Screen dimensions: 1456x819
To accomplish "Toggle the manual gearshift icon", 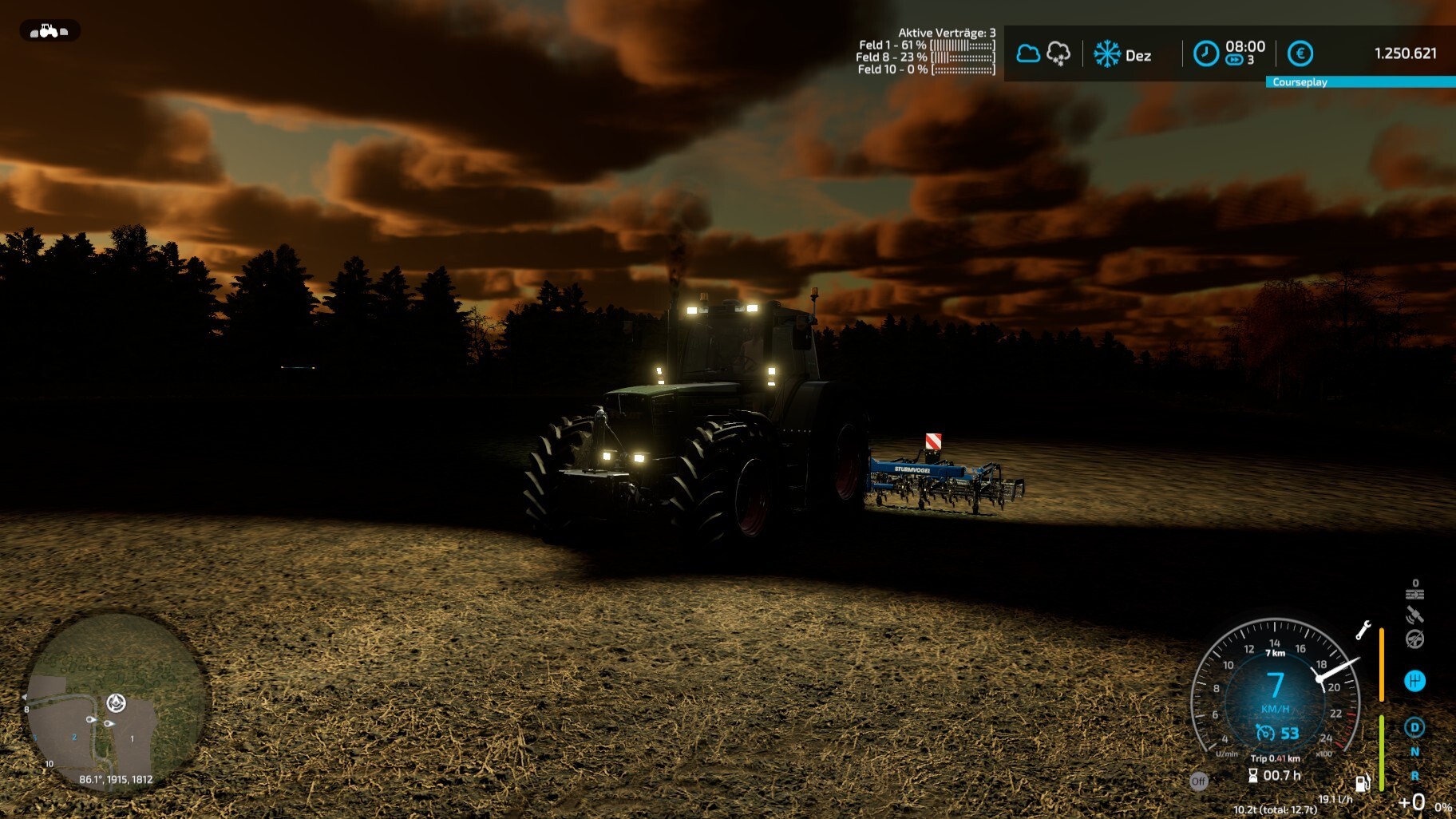I will 1414,681.
